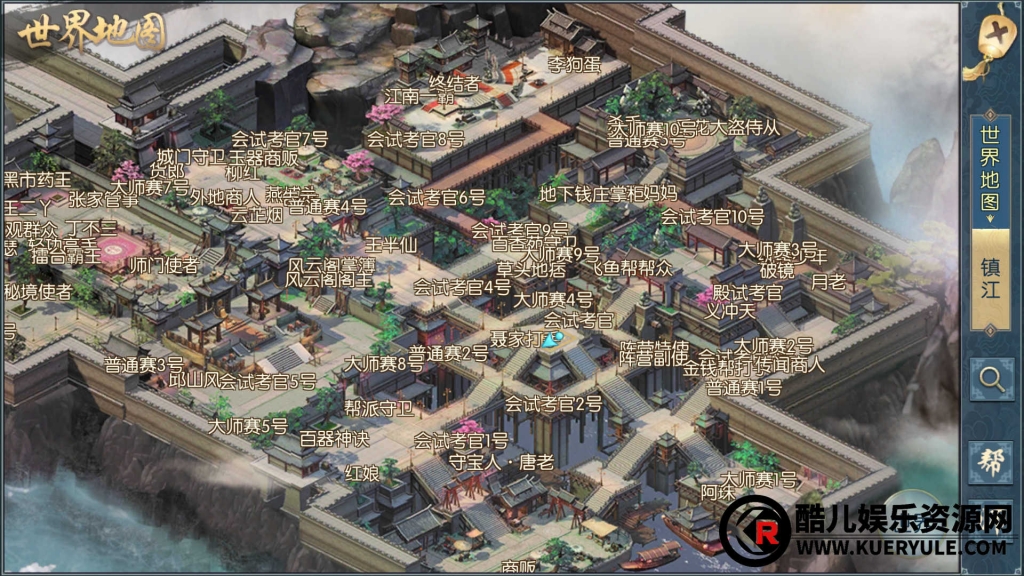
Task: Select the 李狗蛋 NPC marker
Action: (574, 66)
